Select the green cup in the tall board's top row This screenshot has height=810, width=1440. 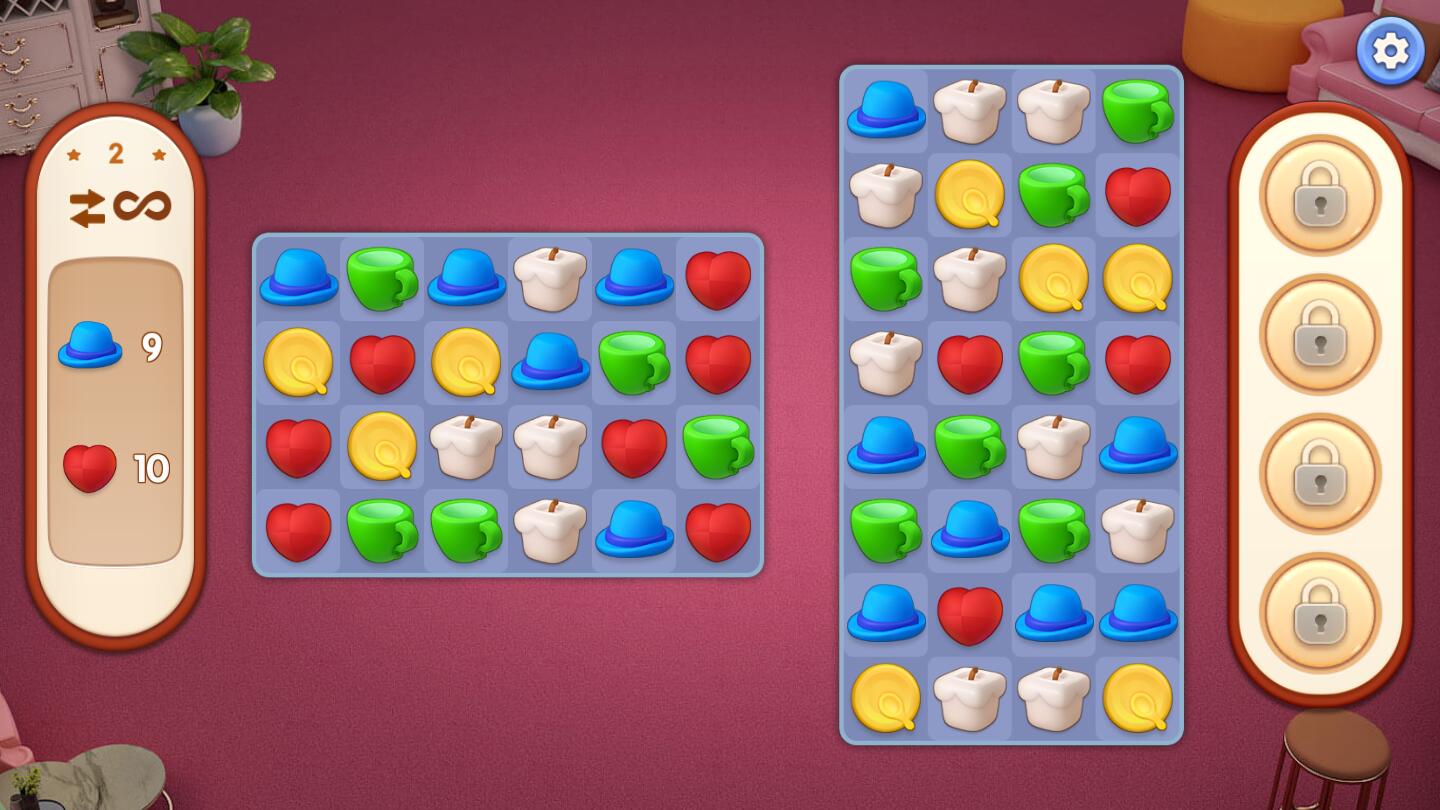tap(1137, 110)
